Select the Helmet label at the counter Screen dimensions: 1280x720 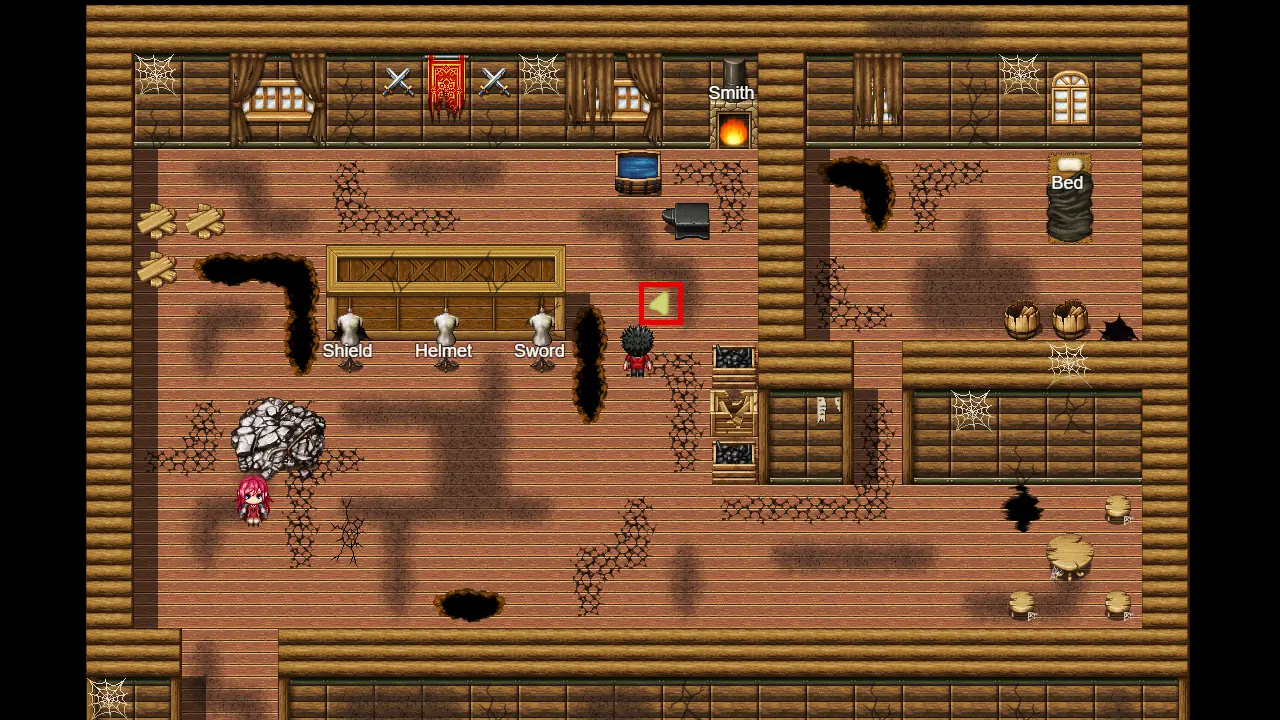tap(443, 351)
